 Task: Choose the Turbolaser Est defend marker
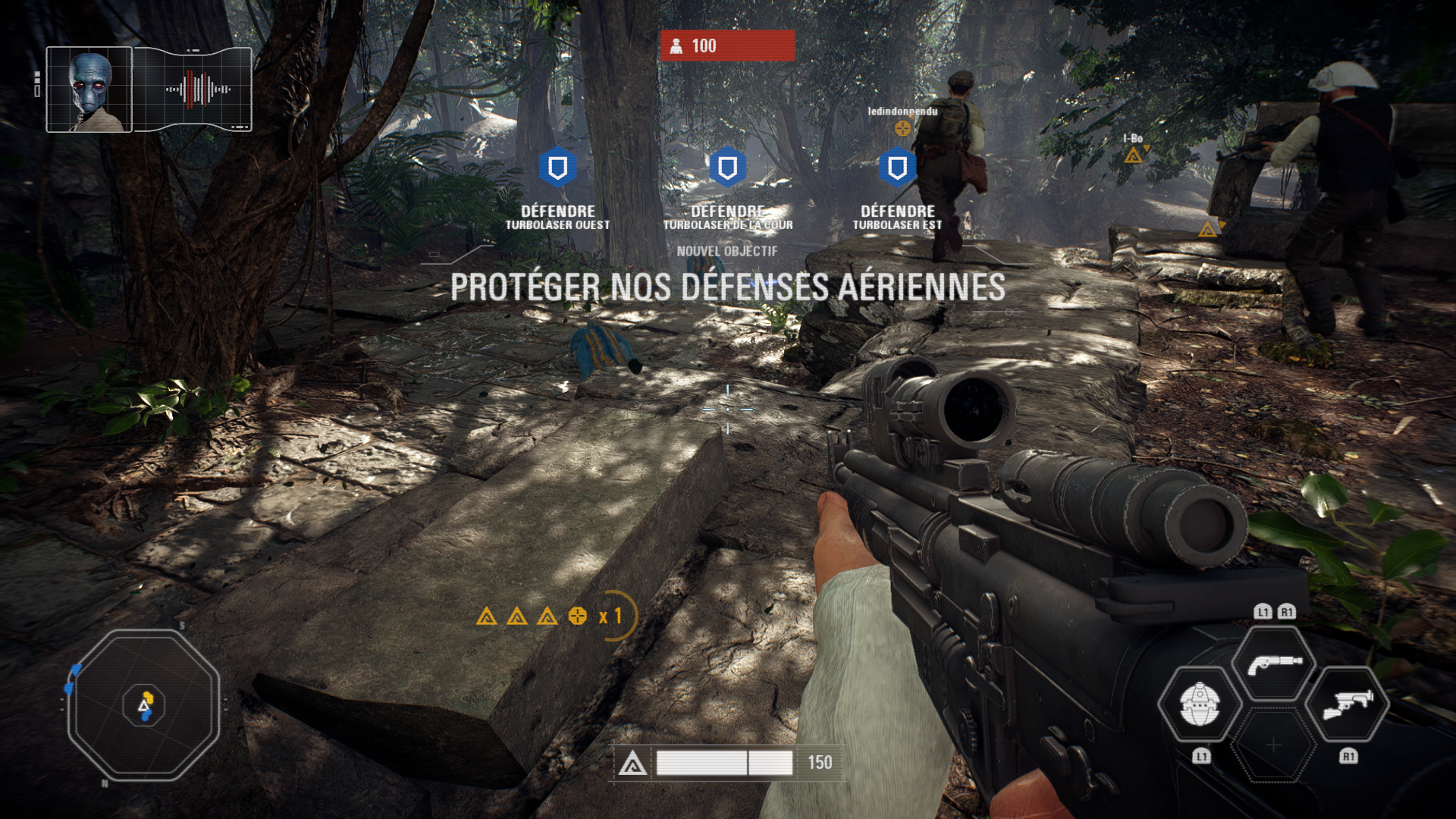[897, 168]
